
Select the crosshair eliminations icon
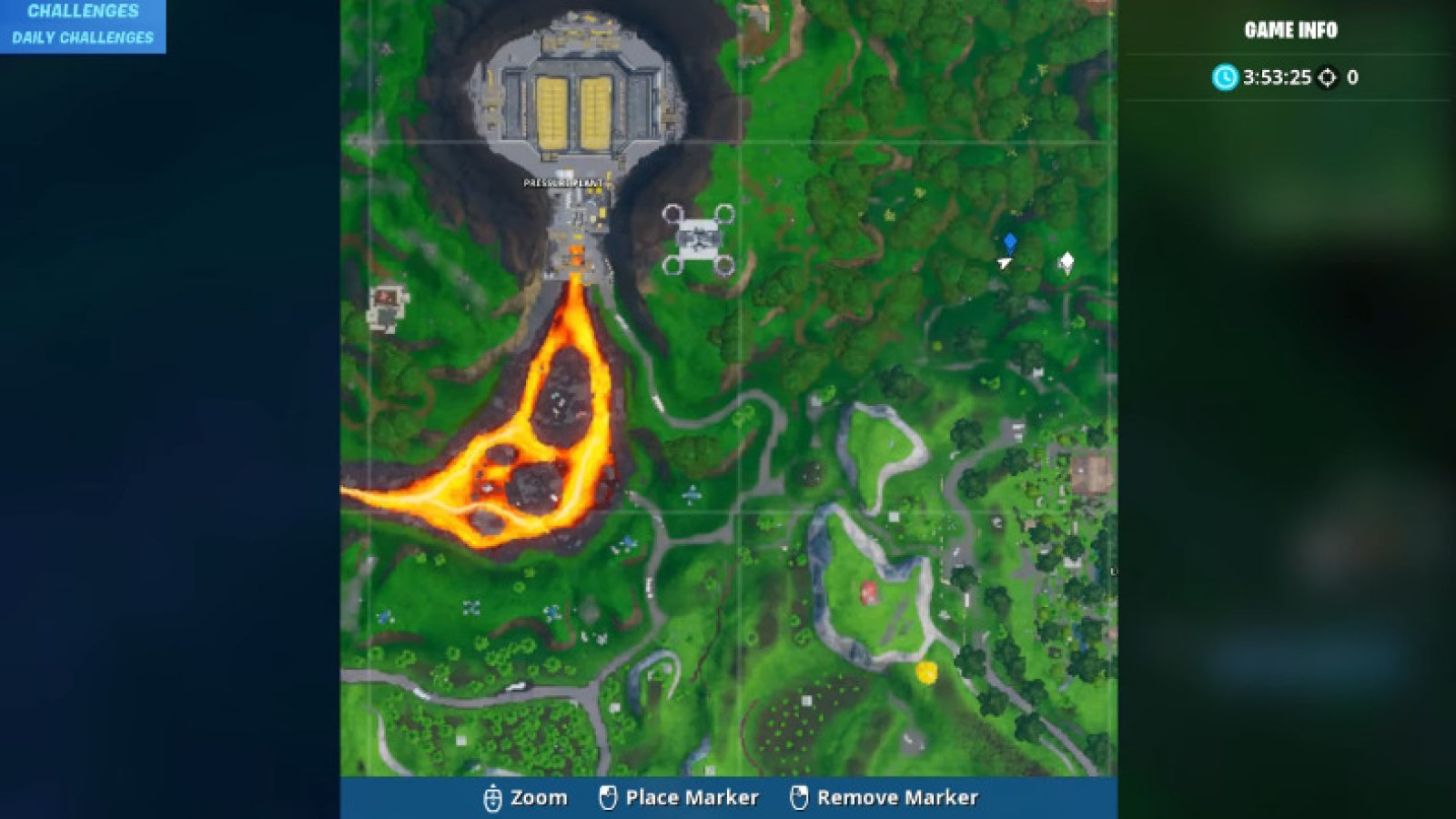click(x=1327, y=78)
